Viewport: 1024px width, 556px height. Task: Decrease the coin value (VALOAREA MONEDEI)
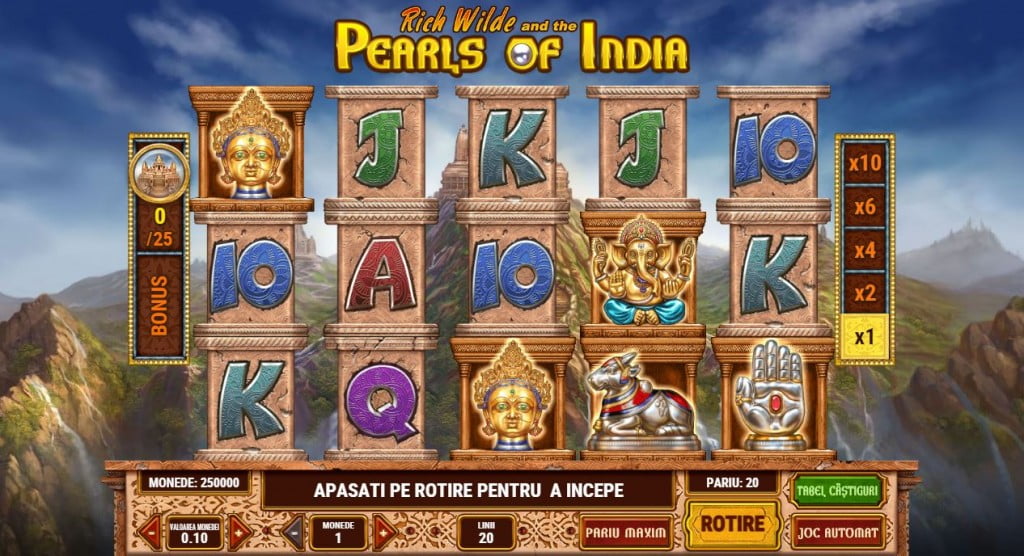click(151, 531)
